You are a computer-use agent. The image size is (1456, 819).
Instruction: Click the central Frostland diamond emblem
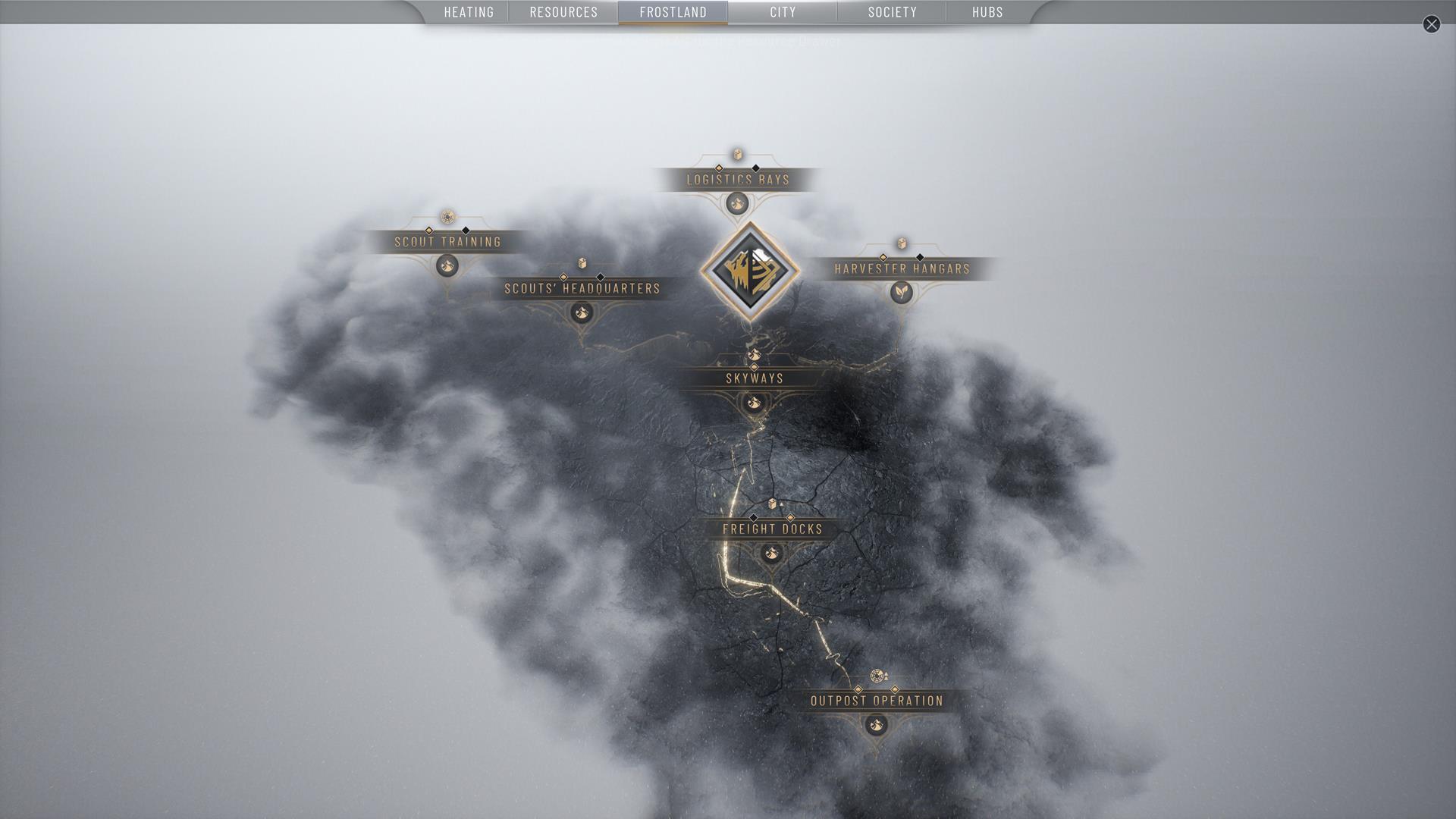[749, 271]
